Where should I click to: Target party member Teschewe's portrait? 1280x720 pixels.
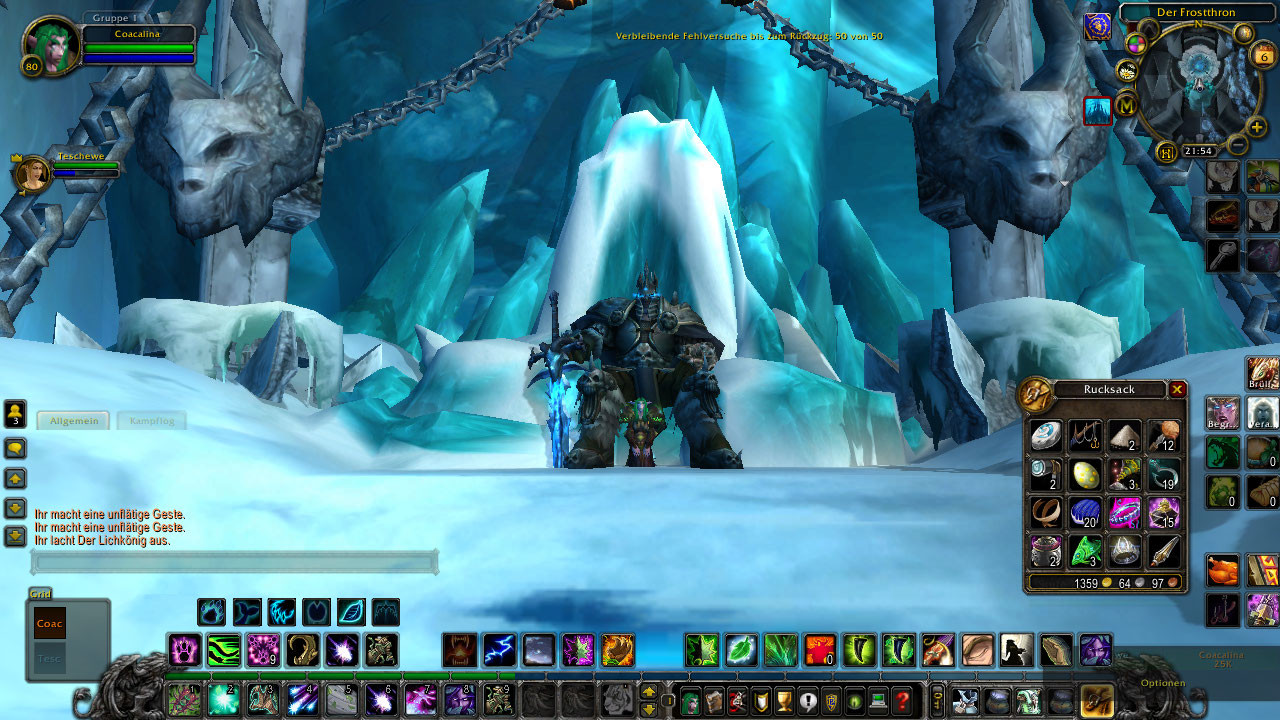point(33,174)
